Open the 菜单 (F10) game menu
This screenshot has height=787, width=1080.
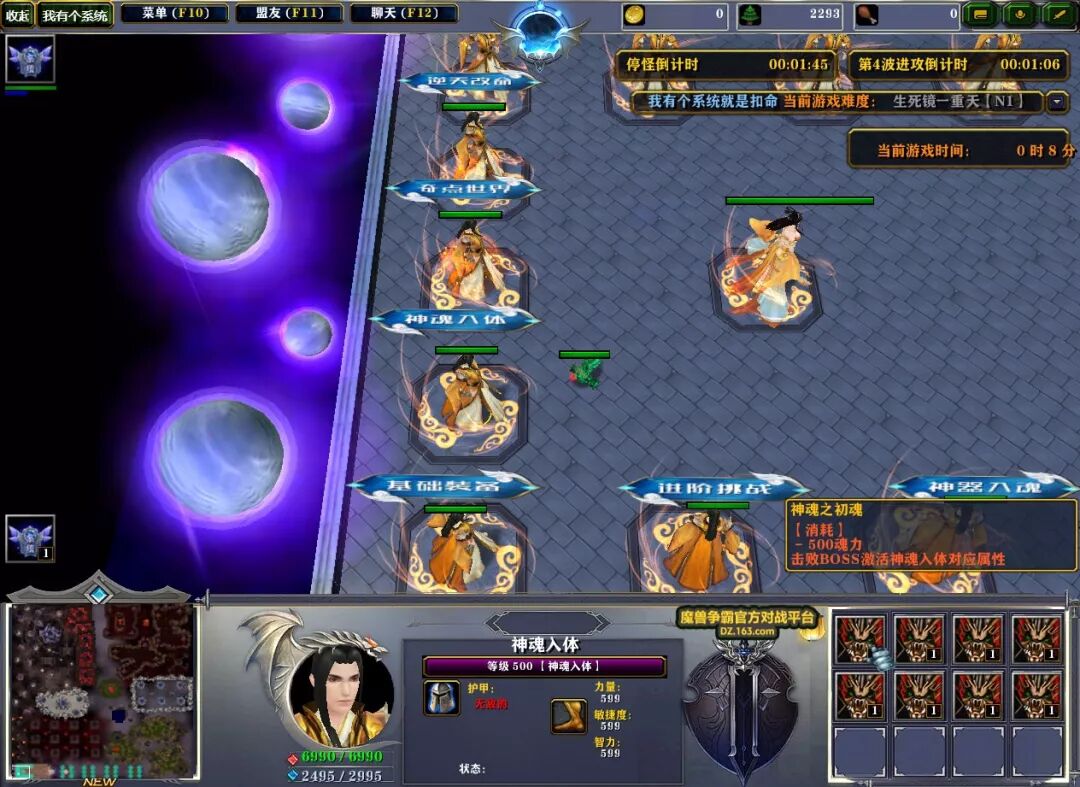pyautogui.click(x=174, y=14)
